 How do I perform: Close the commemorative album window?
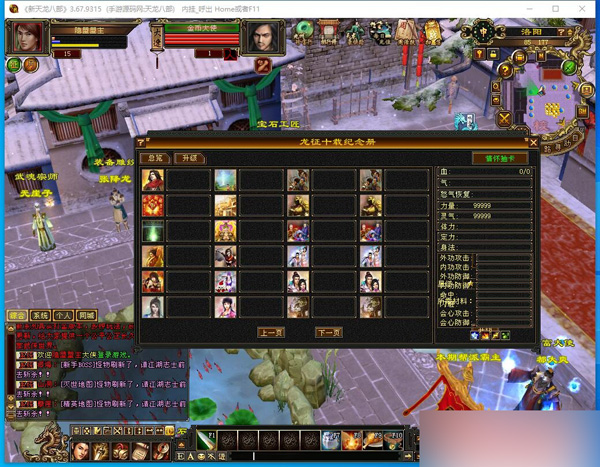tap(533, 143)
